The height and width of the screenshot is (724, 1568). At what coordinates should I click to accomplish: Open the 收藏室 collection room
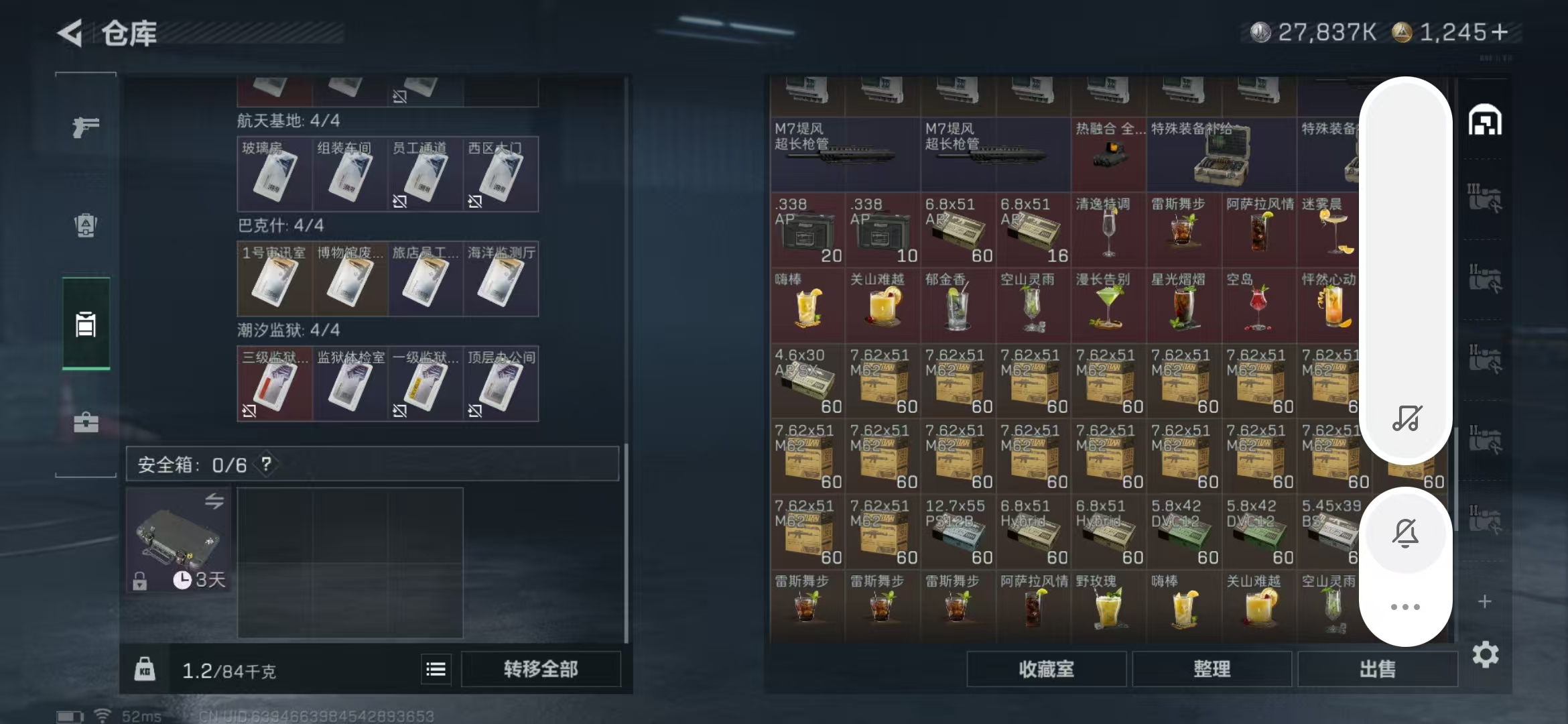(1045, 669)
